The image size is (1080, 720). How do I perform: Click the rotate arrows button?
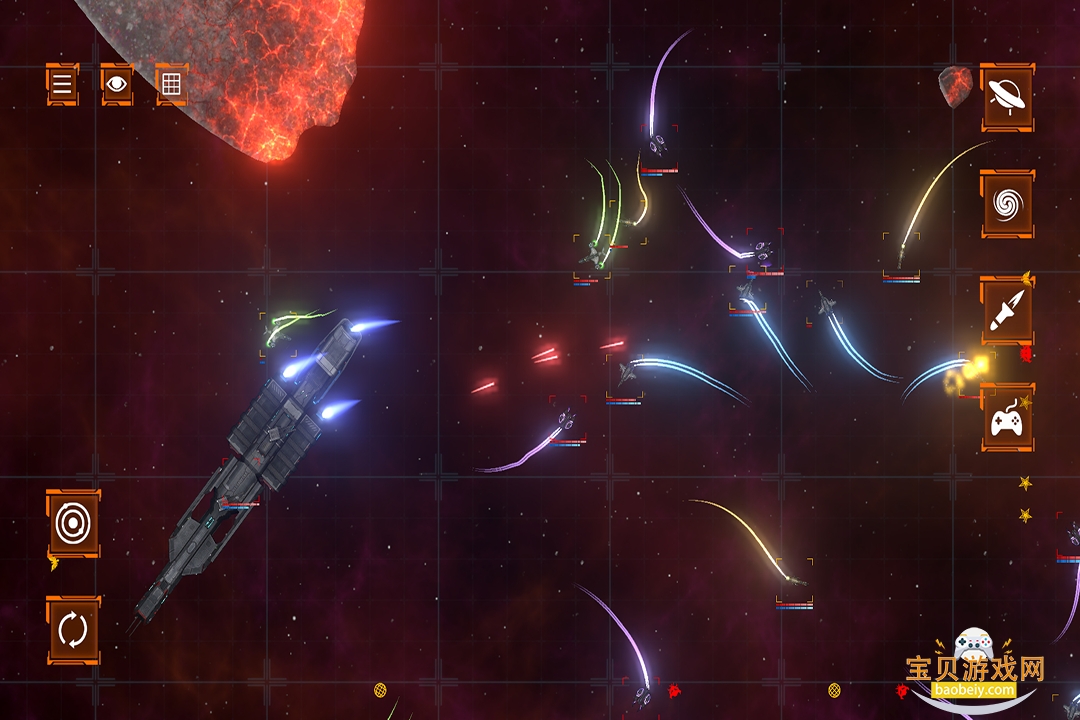tap(73, 630)
